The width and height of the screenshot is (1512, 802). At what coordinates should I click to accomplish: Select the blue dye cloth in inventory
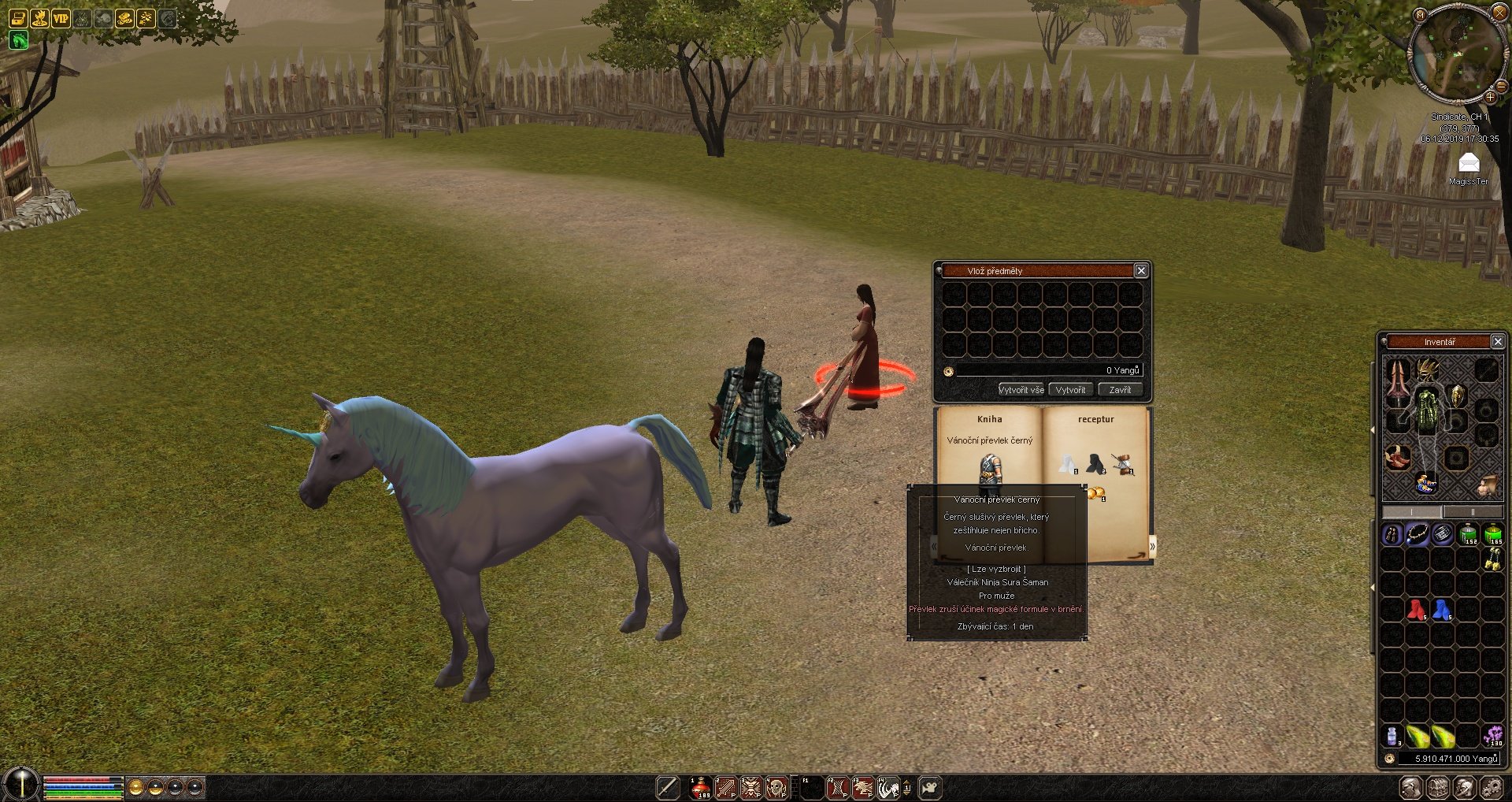point(1442,609)
